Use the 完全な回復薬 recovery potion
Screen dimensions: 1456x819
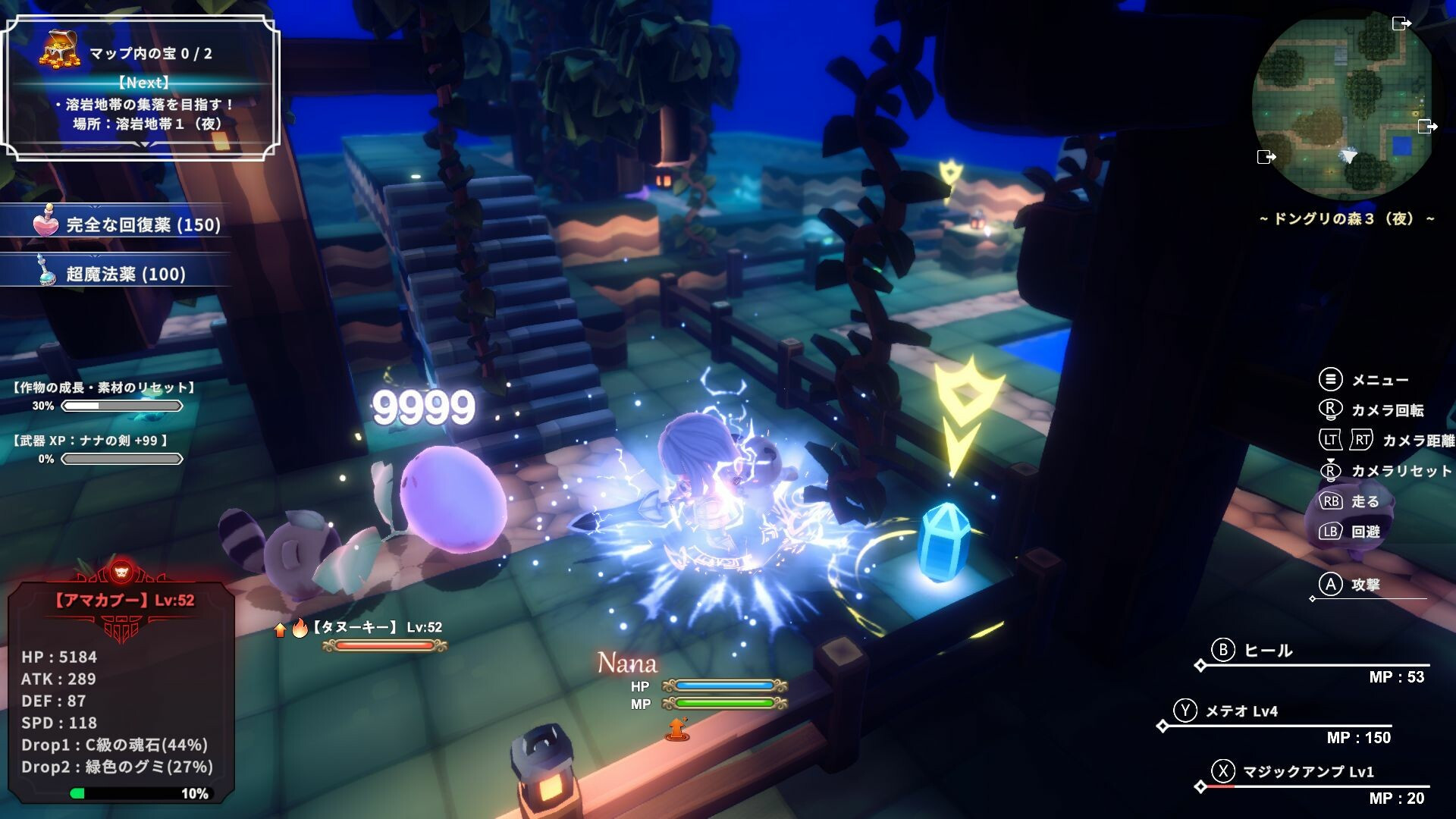127,224
